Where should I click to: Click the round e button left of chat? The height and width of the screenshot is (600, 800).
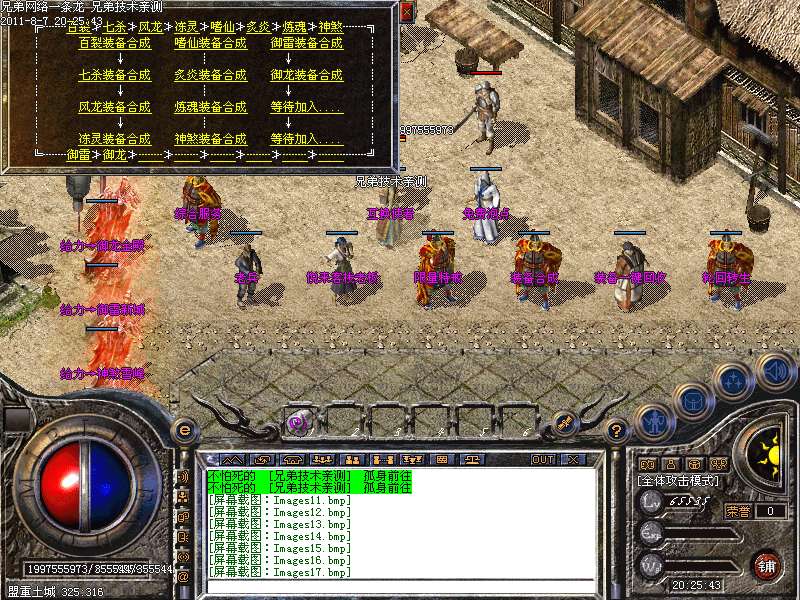pyautogui.click(x=184, y=430)
